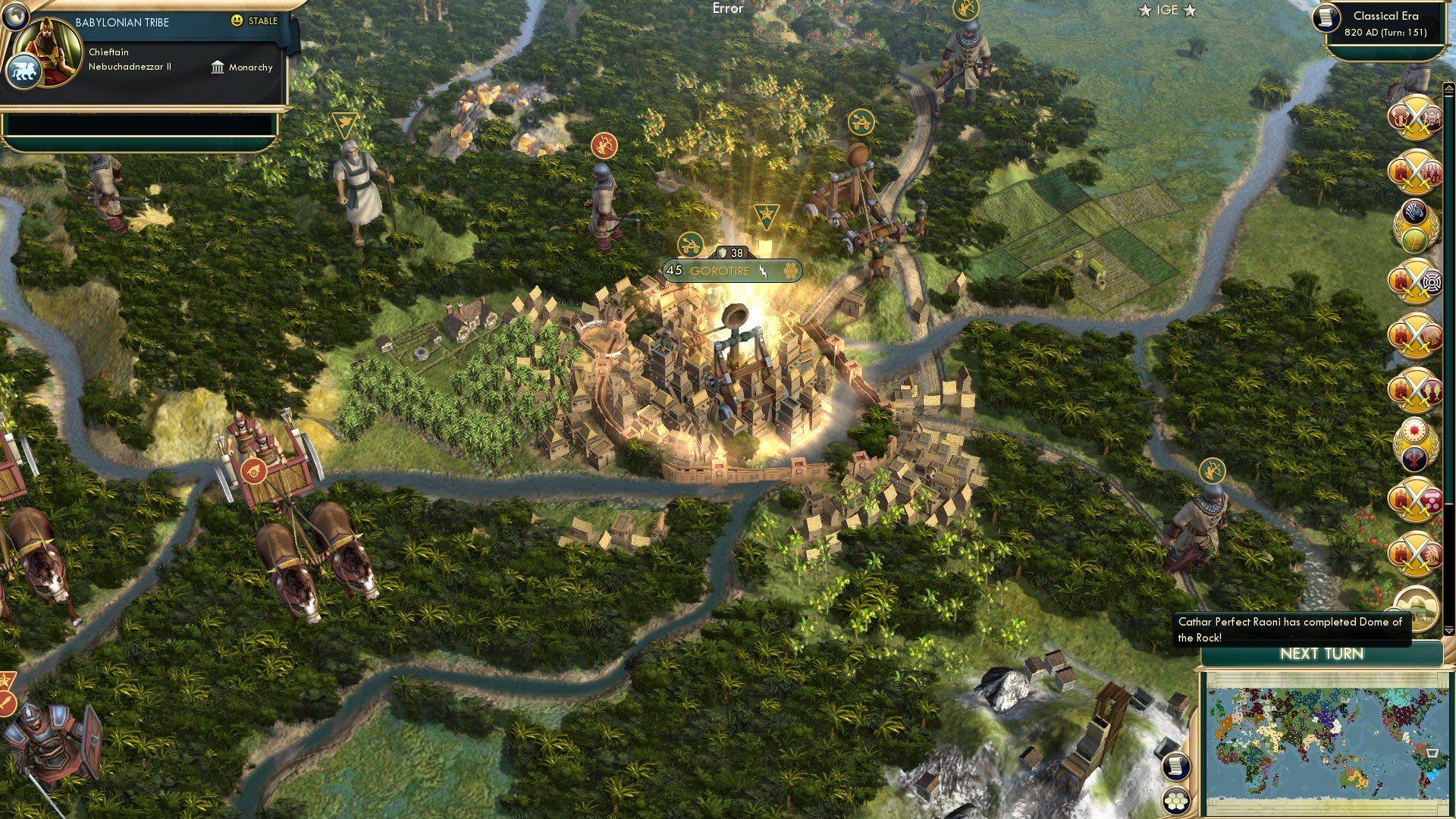Open the Dome of the Rock wonder notification icon
This screenshot has height=819, width=1456.
(1417, 607)
